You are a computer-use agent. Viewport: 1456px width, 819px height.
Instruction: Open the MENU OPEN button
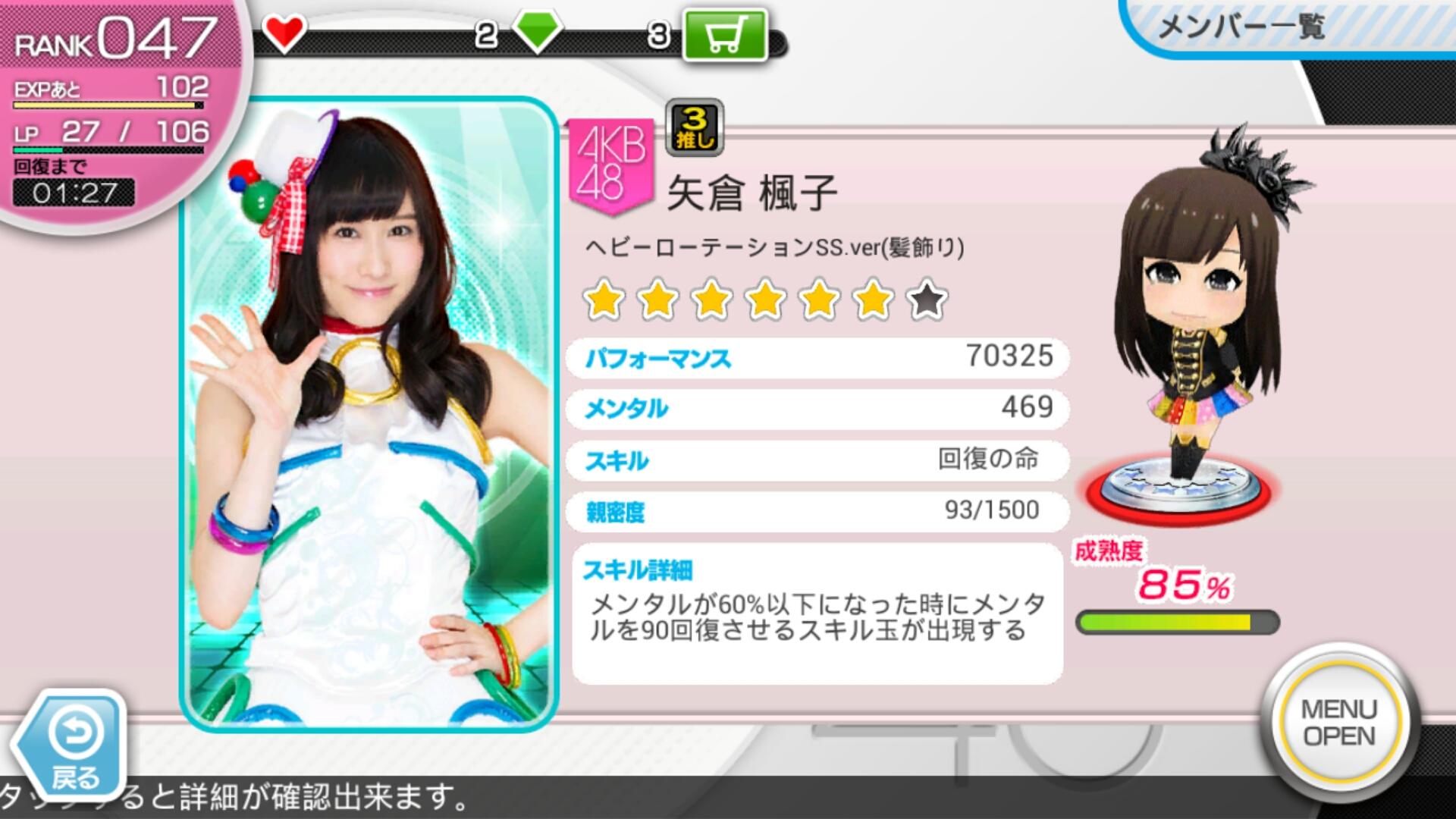[x=1339, y=722]
